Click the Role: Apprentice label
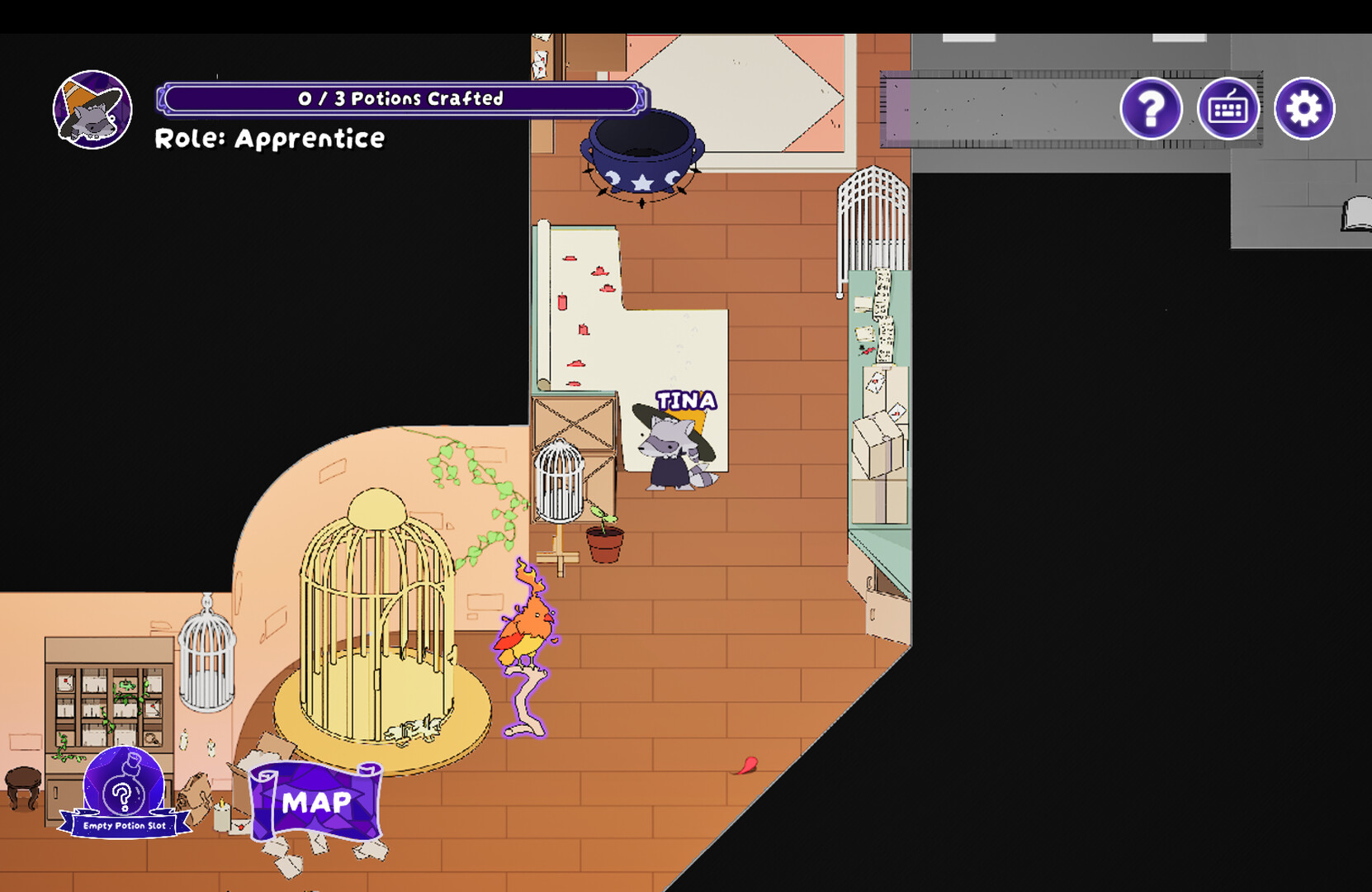The height and width of the screenshot is (892, 1372). tap(269, 139)
